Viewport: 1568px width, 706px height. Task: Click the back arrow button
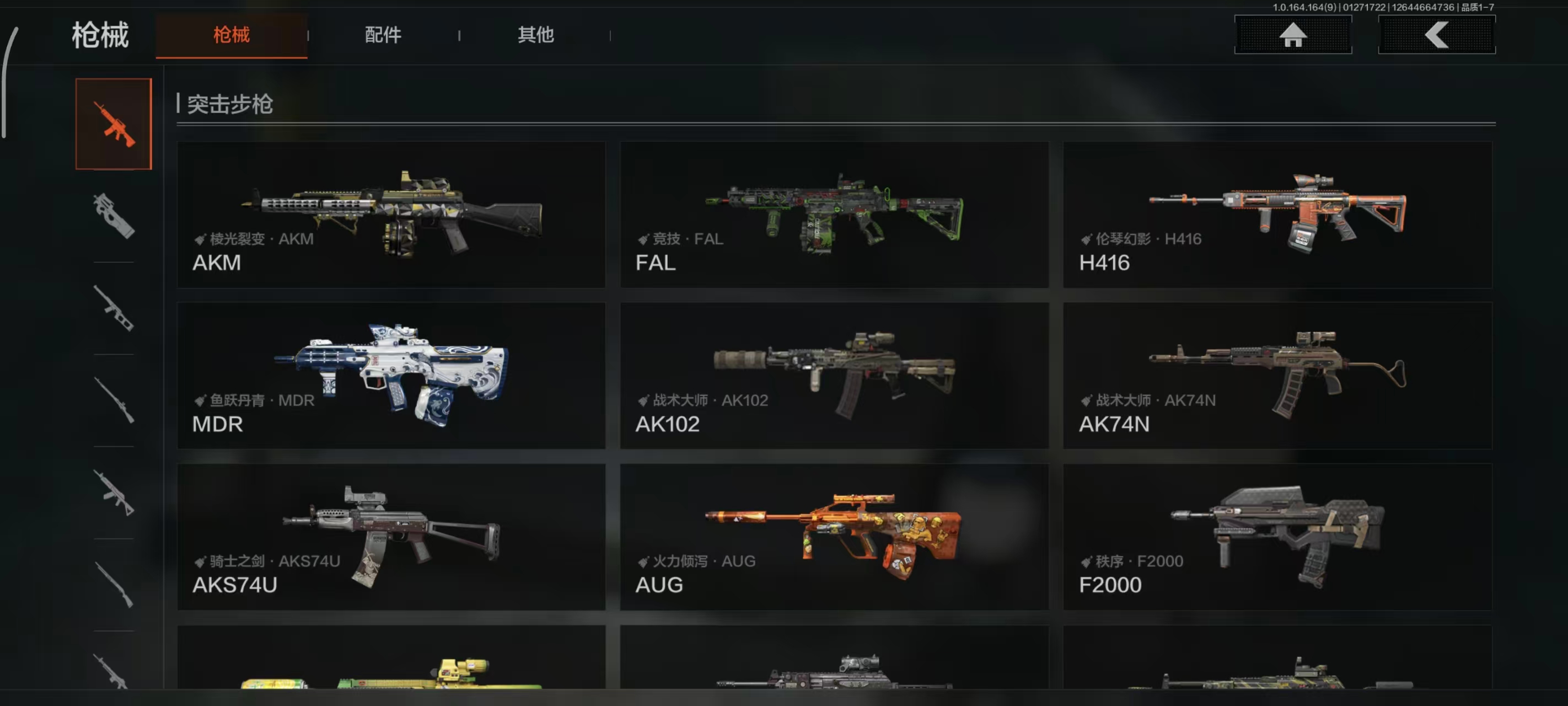click(x=1436, y=35)
